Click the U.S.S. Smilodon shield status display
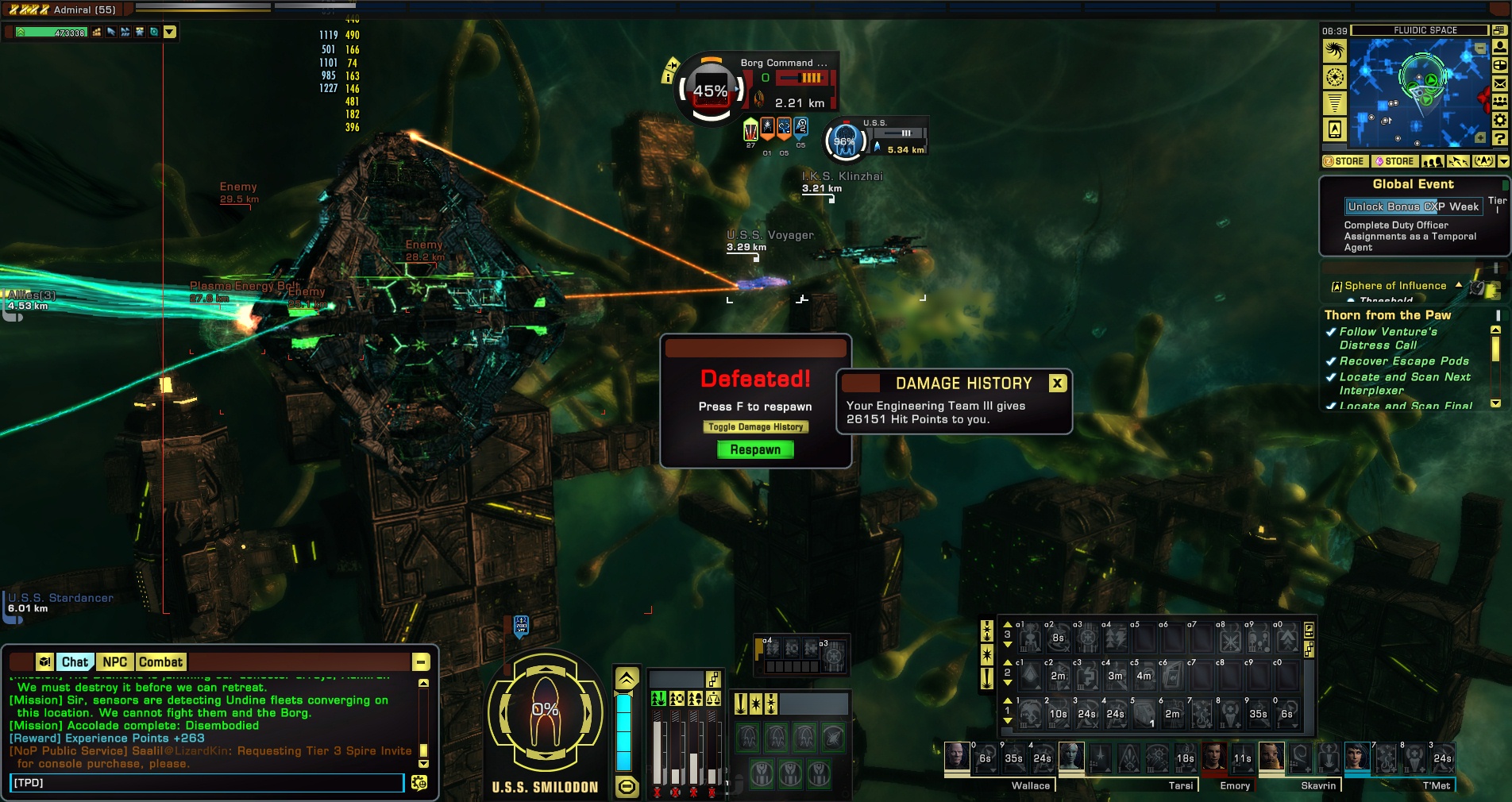The width and height of the screenshot is (1512, 802). click(x=545, y=711)
